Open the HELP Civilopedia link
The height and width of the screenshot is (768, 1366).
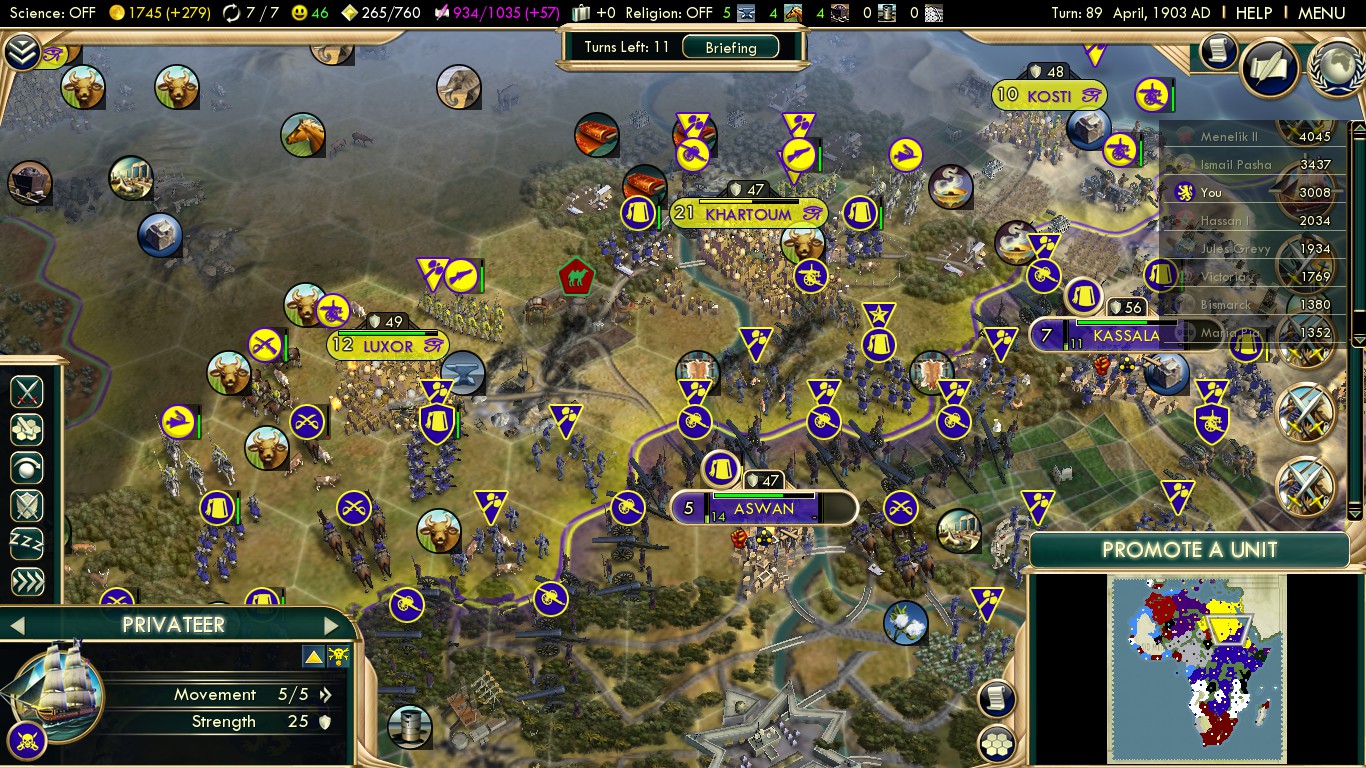[x=1253, y=13]
